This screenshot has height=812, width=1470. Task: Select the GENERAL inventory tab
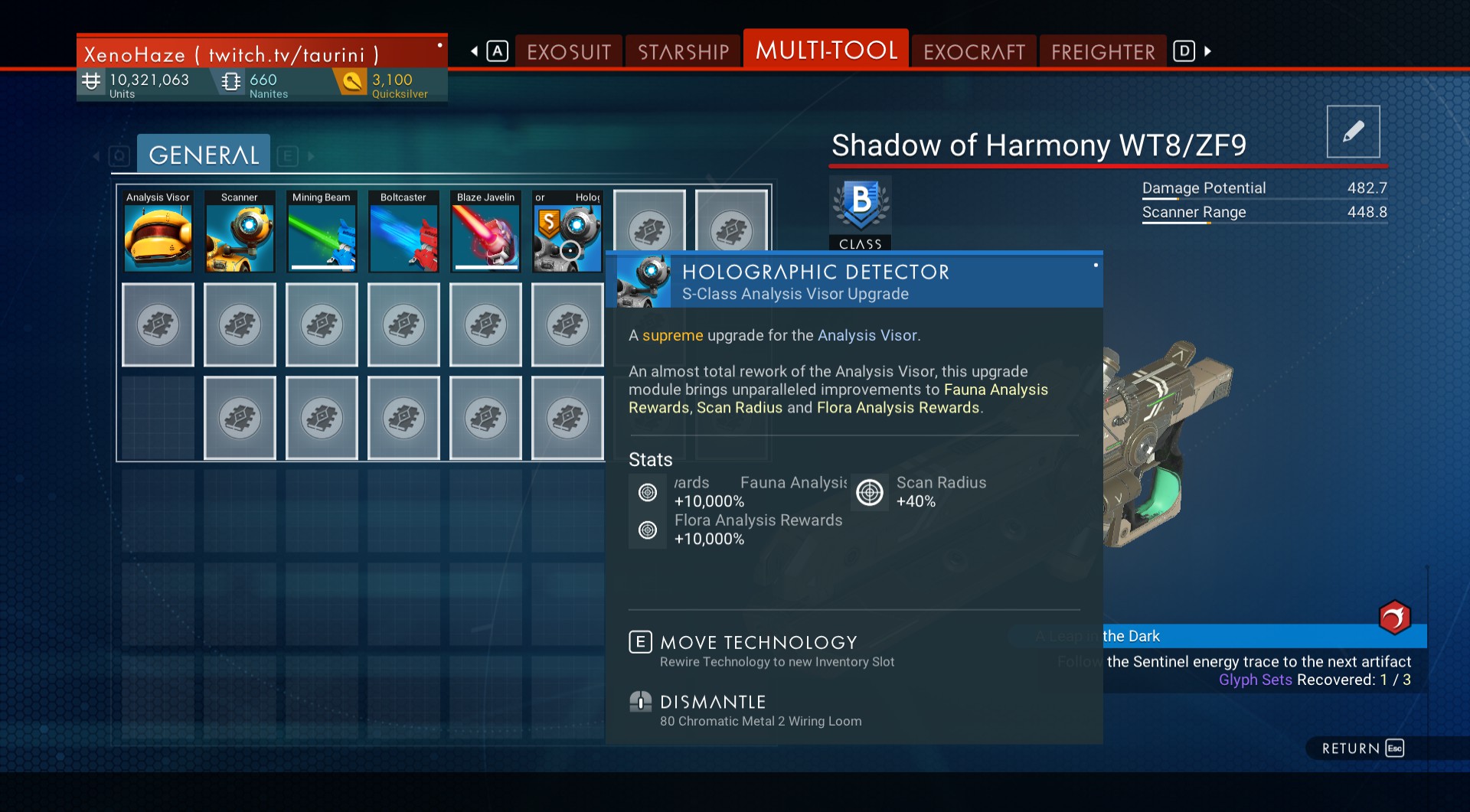pyautogui.click(x=203, y=154)
